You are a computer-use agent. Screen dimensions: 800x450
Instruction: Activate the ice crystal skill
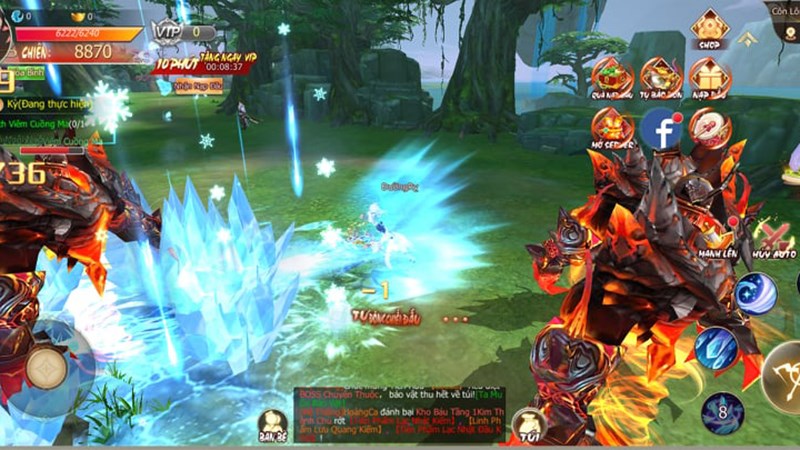tap(716, 348)
